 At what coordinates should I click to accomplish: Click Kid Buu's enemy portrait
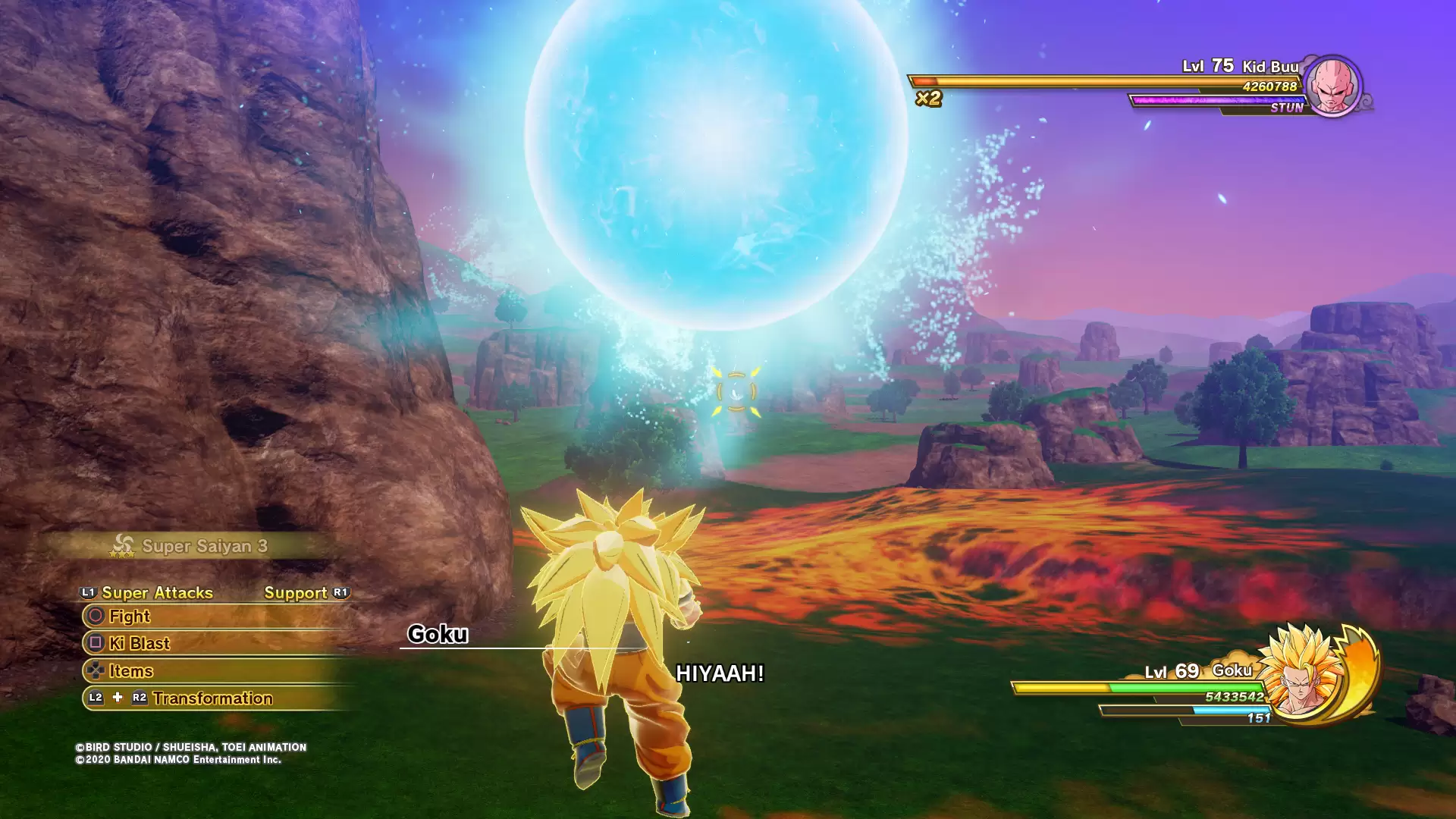(x=1332, y=86)
